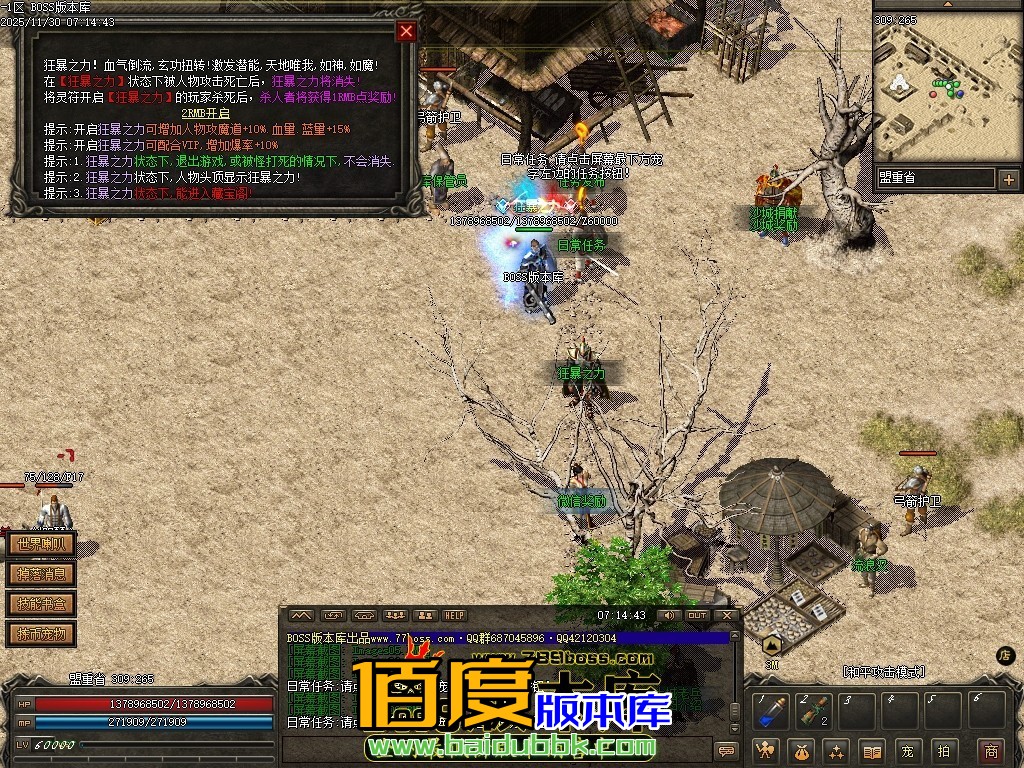The image size is (1024, 768).
Task: Click the round 店 store icon
Action: click(x=1006, y=655)
